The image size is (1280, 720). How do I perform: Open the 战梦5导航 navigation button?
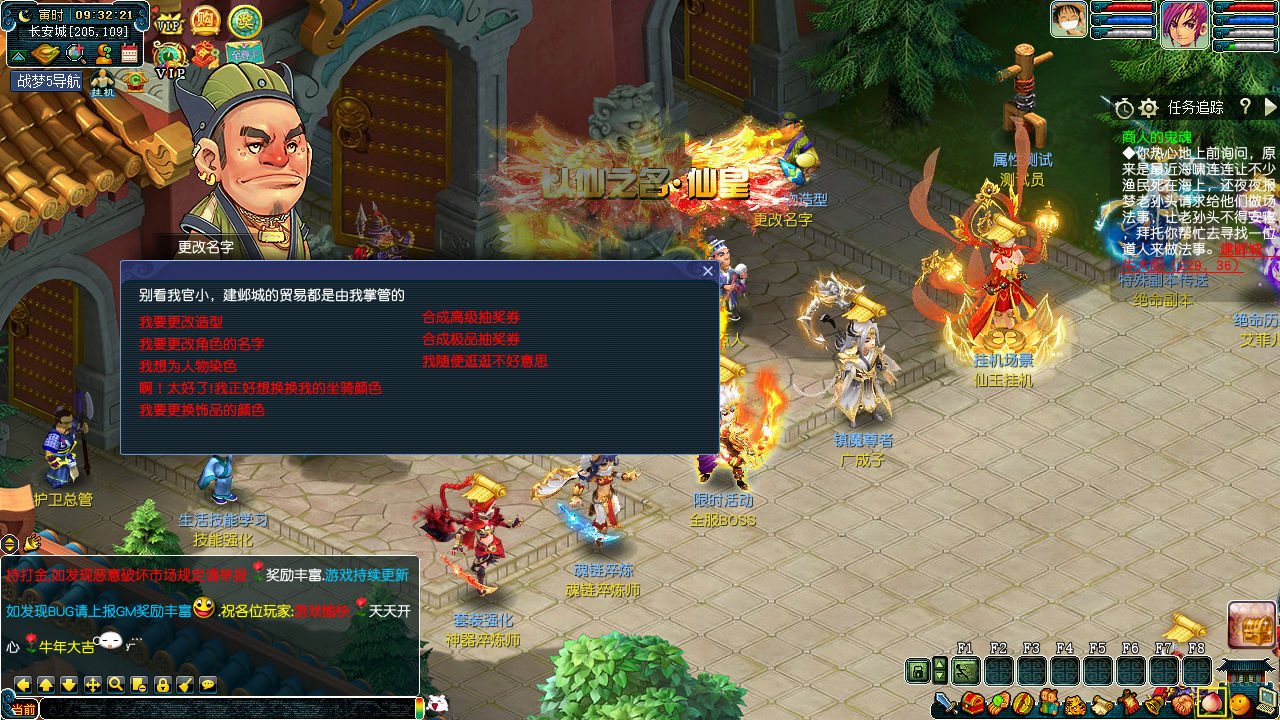(x=47, y=81)
